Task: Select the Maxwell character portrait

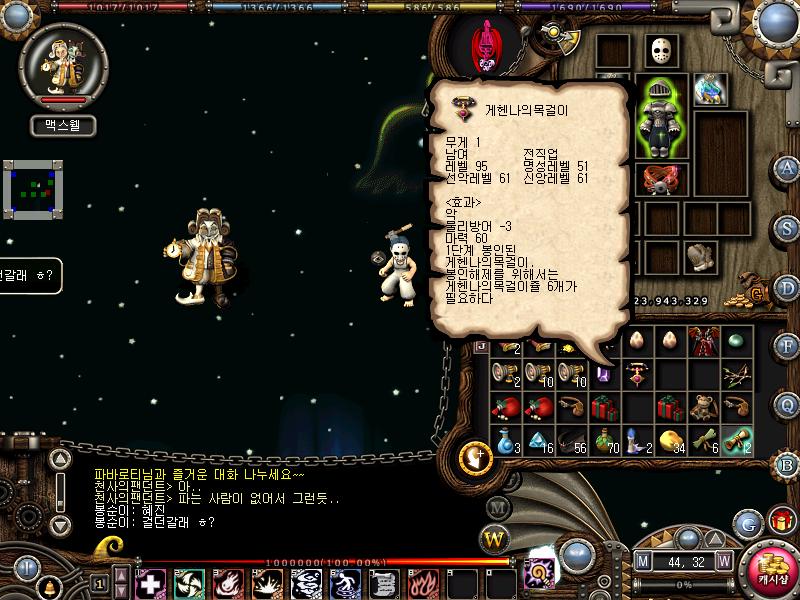Action: [x=62, y=66]
